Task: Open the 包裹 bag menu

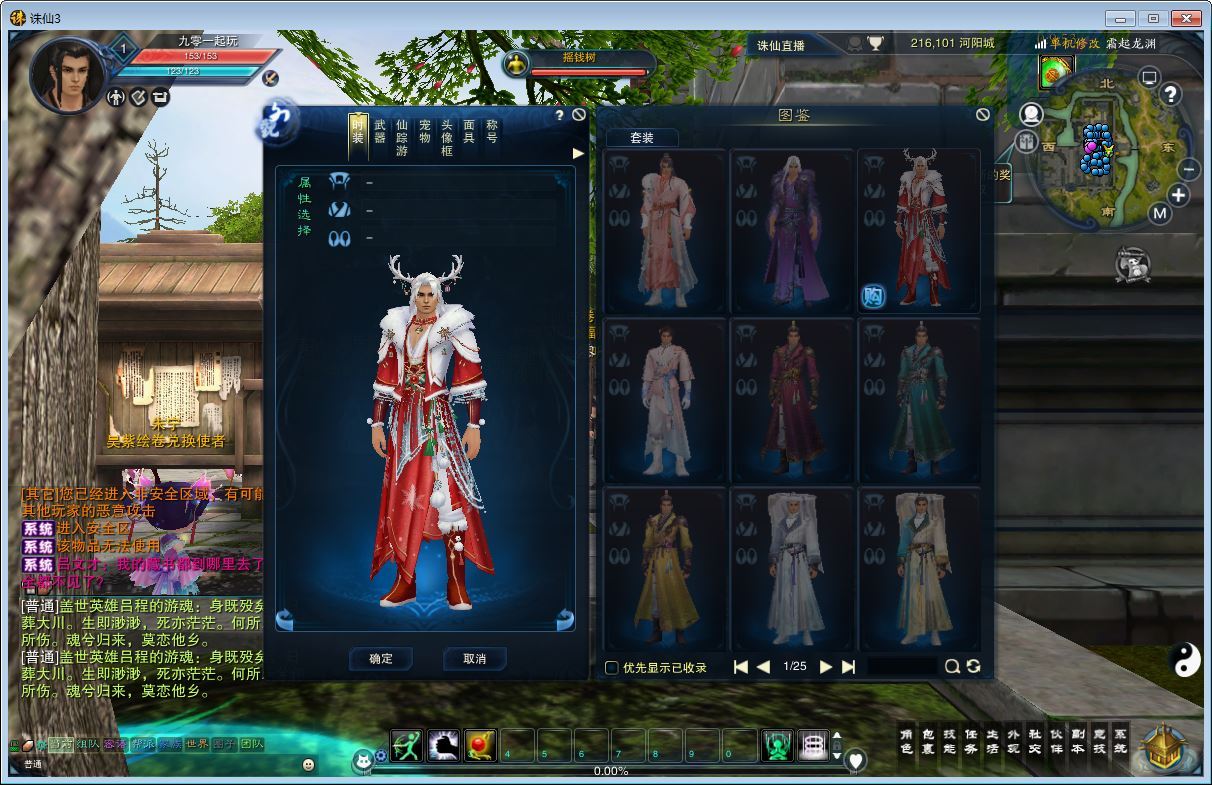Action: tap(927, 741)
